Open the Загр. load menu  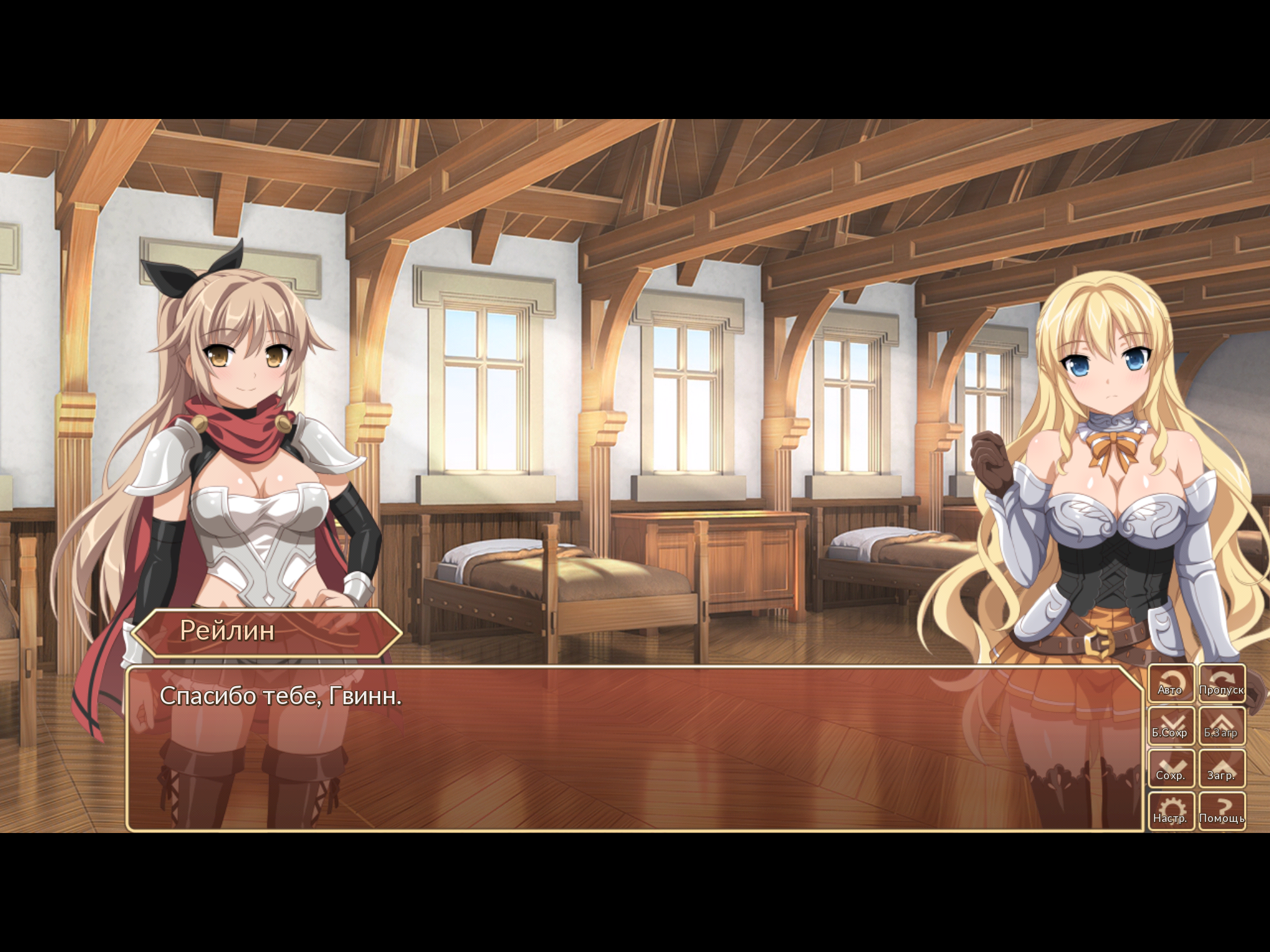(1221, 769)
